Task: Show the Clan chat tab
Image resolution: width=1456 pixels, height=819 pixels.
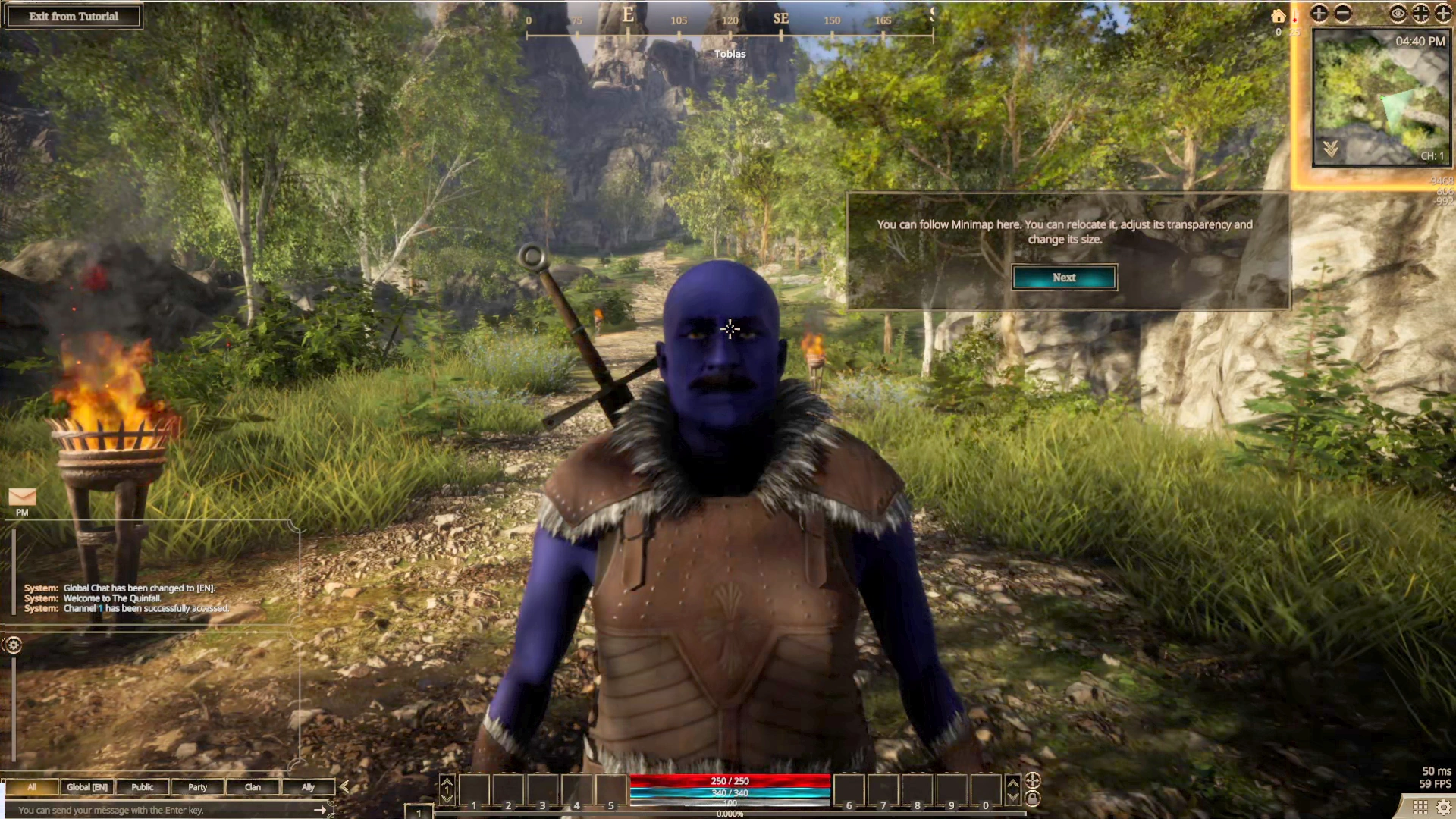Action: pyautogui.click(x=253, y=787)
